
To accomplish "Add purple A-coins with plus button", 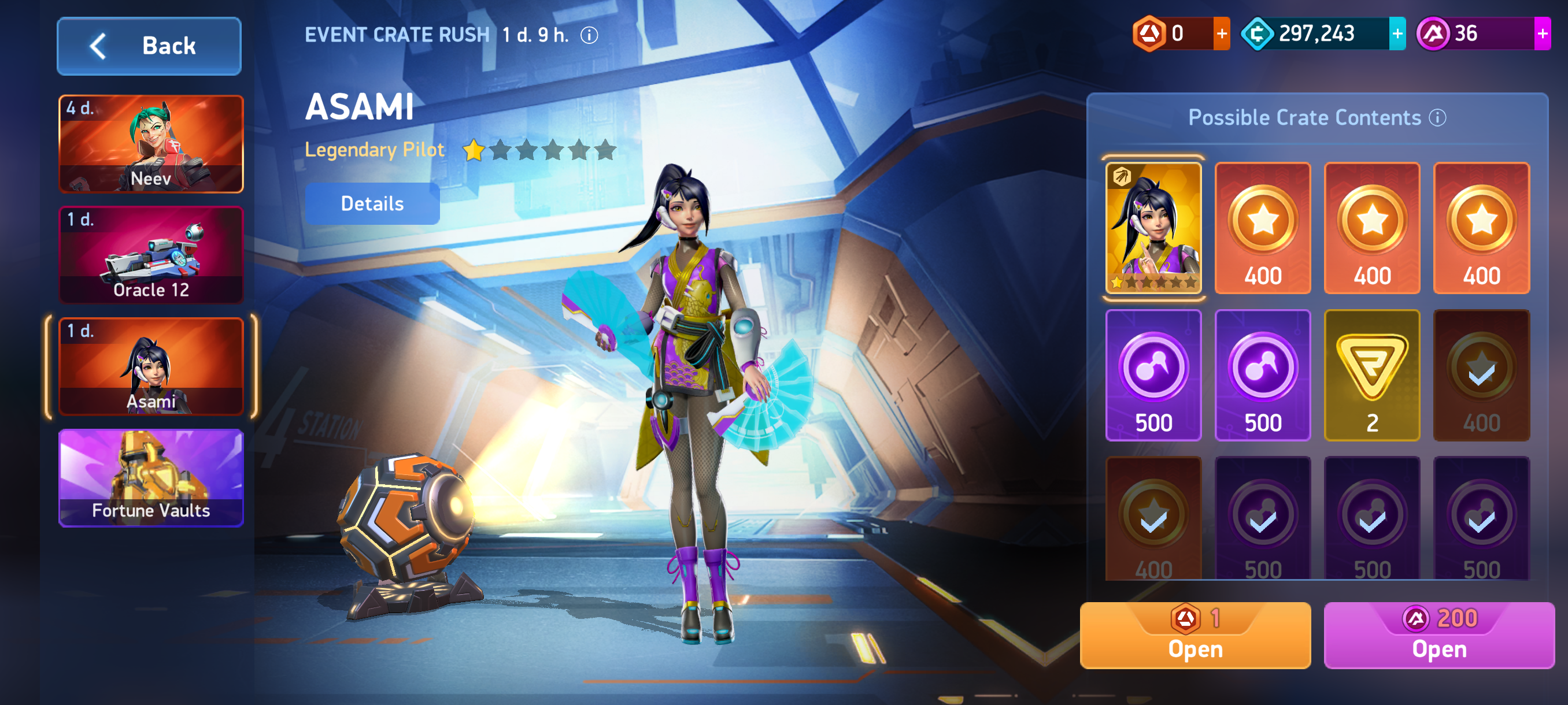I will 1542,34.
